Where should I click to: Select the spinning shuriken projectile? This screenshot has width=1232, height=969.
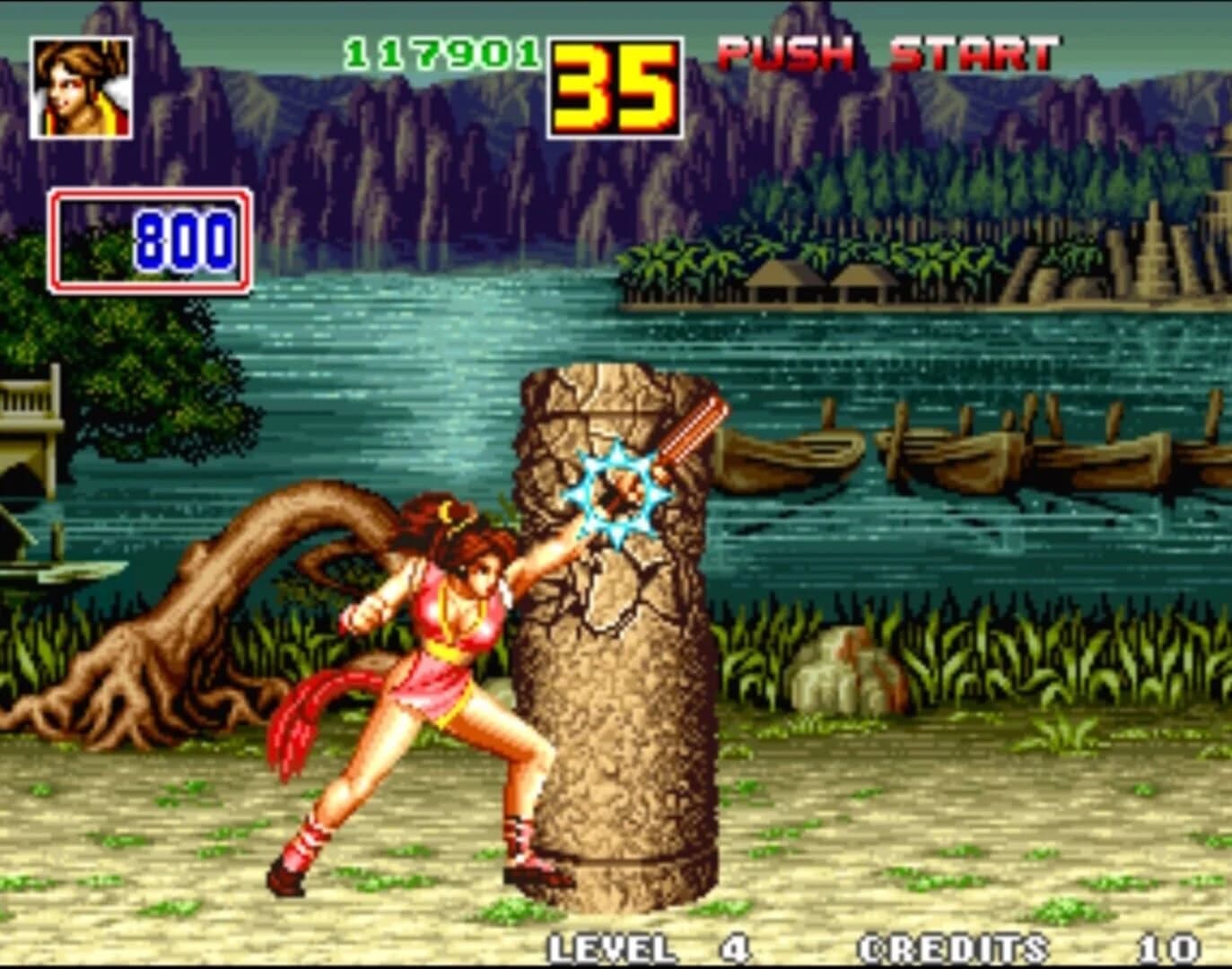coord(613,487)
